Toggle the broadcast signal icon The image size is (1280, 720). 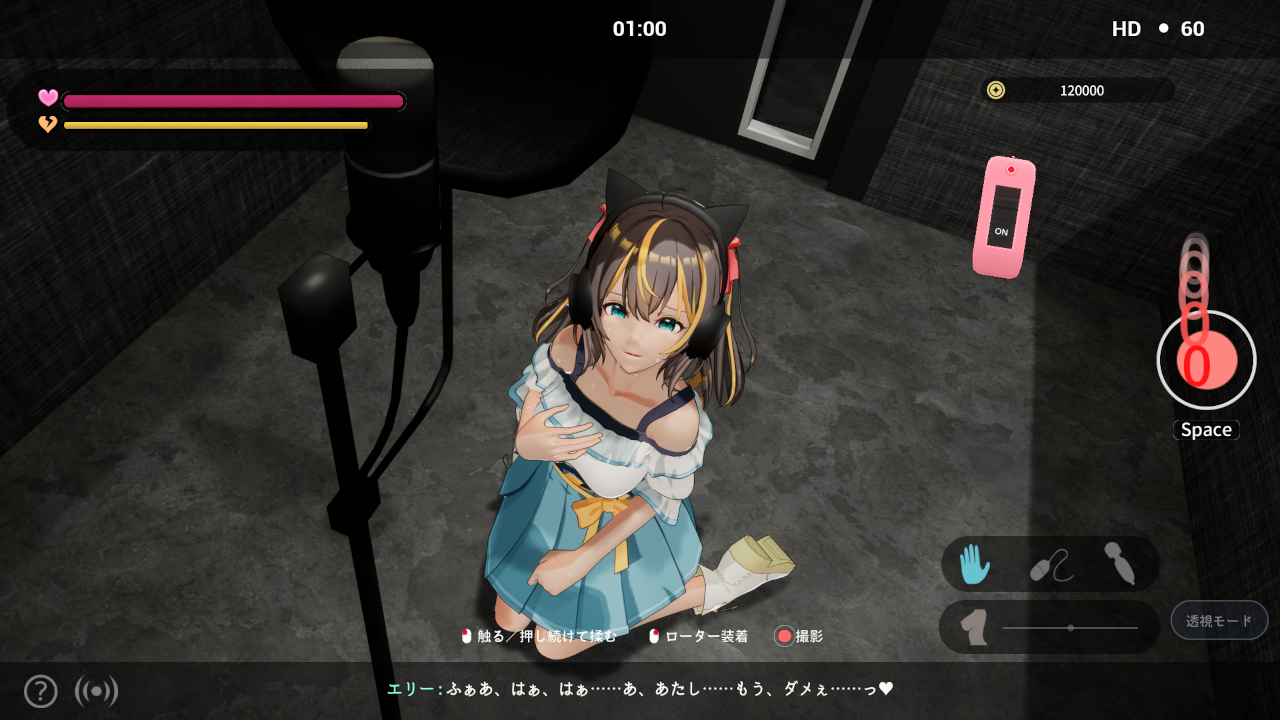[x=96, y=691]
